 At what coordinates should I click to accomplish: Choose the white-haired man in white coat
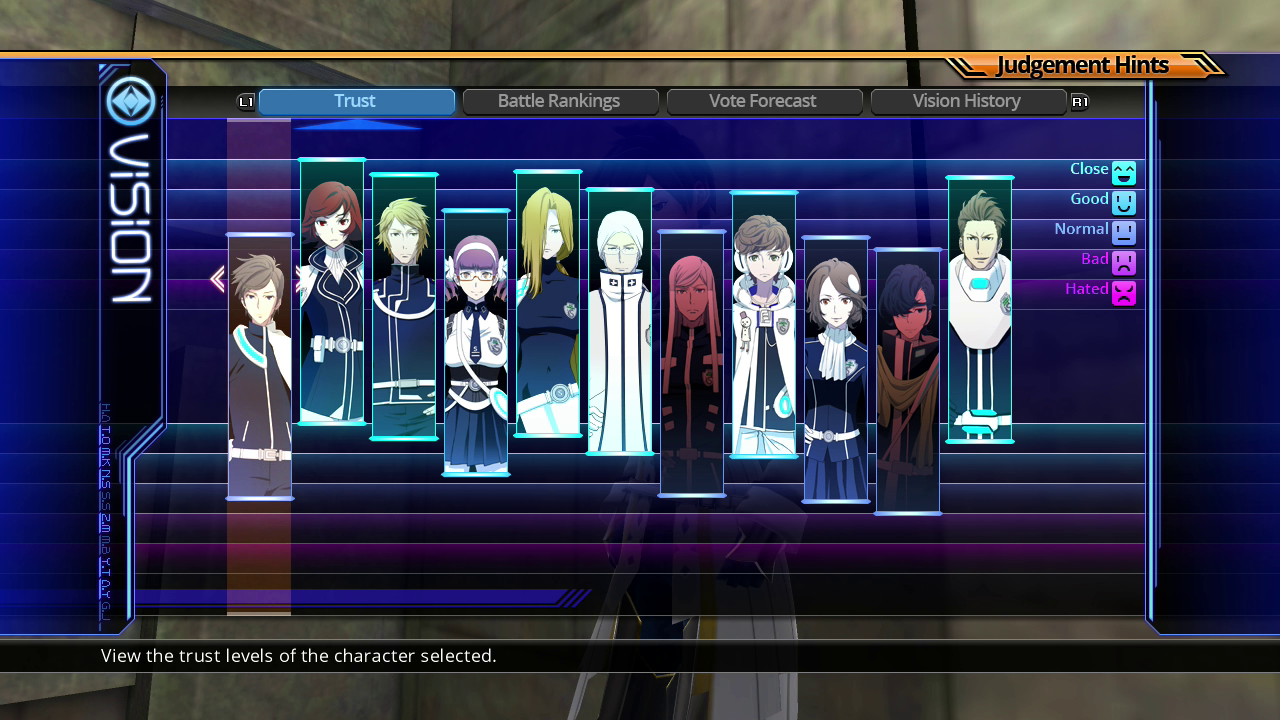(x=620, y=321)
